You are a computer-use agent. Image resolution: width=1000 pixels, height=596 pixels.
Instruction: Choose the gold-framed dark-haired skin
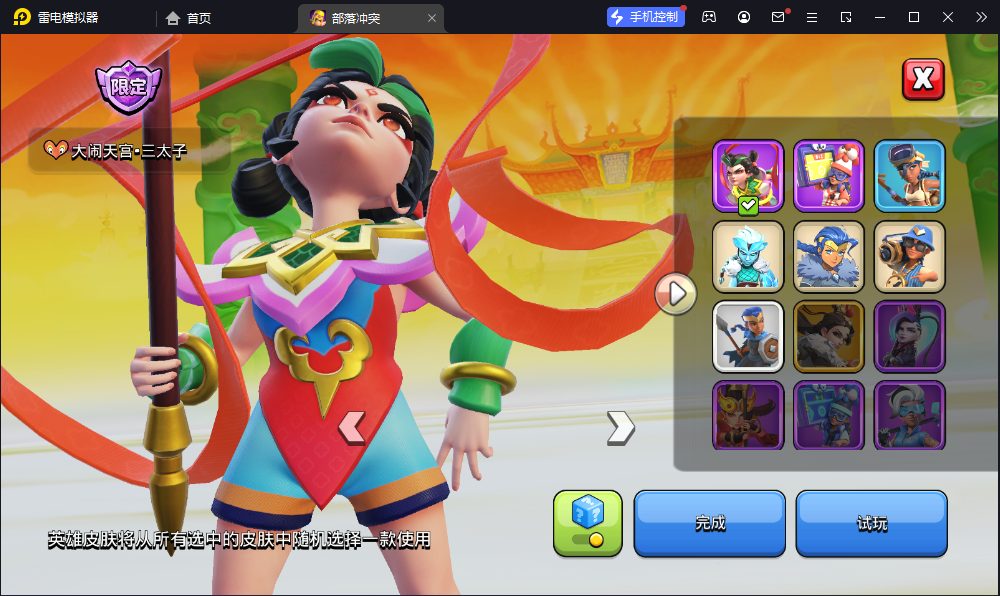pyautogui.click(x=829, y=336)
